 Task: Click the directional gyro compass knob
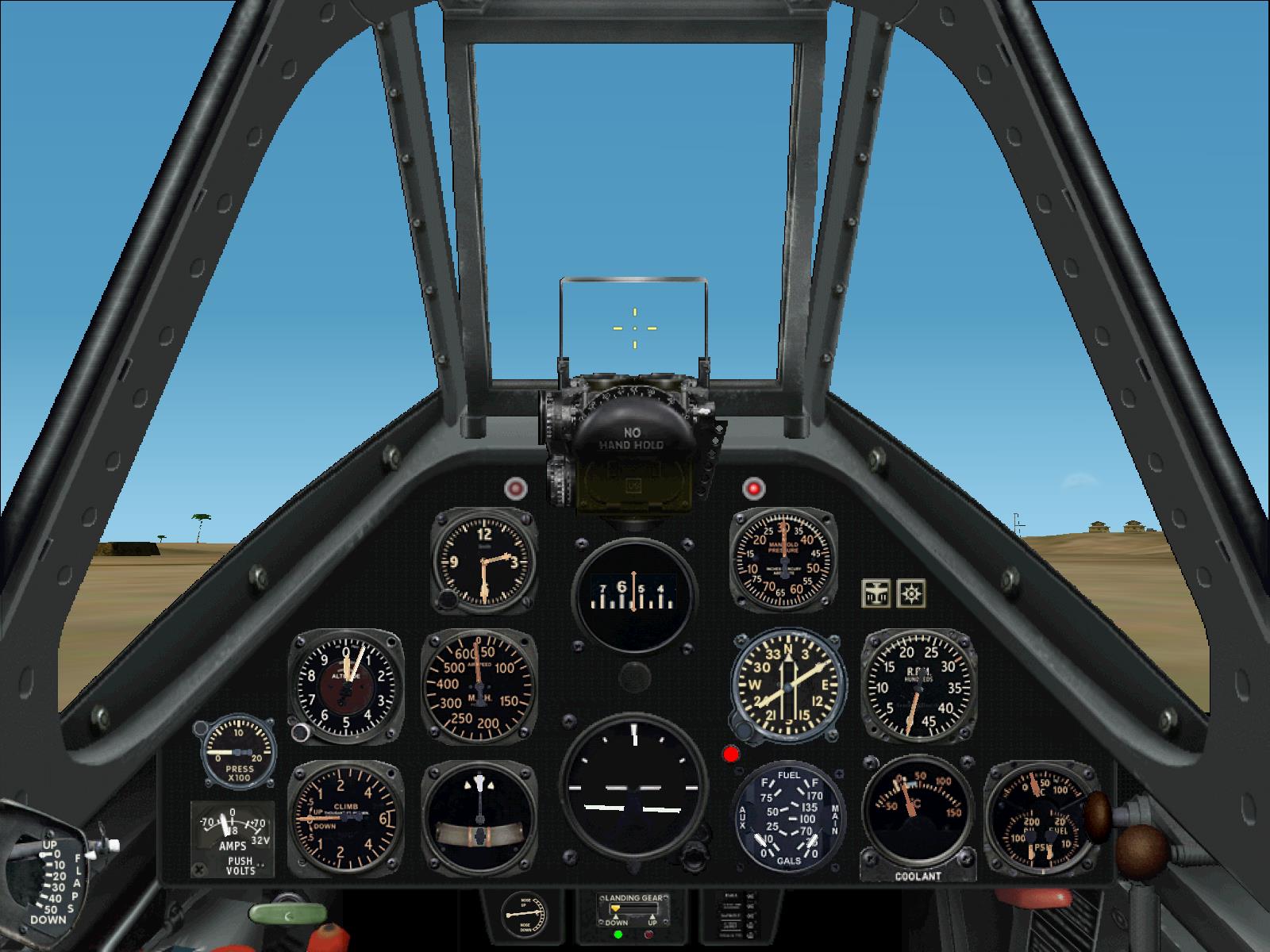(745, 730)
